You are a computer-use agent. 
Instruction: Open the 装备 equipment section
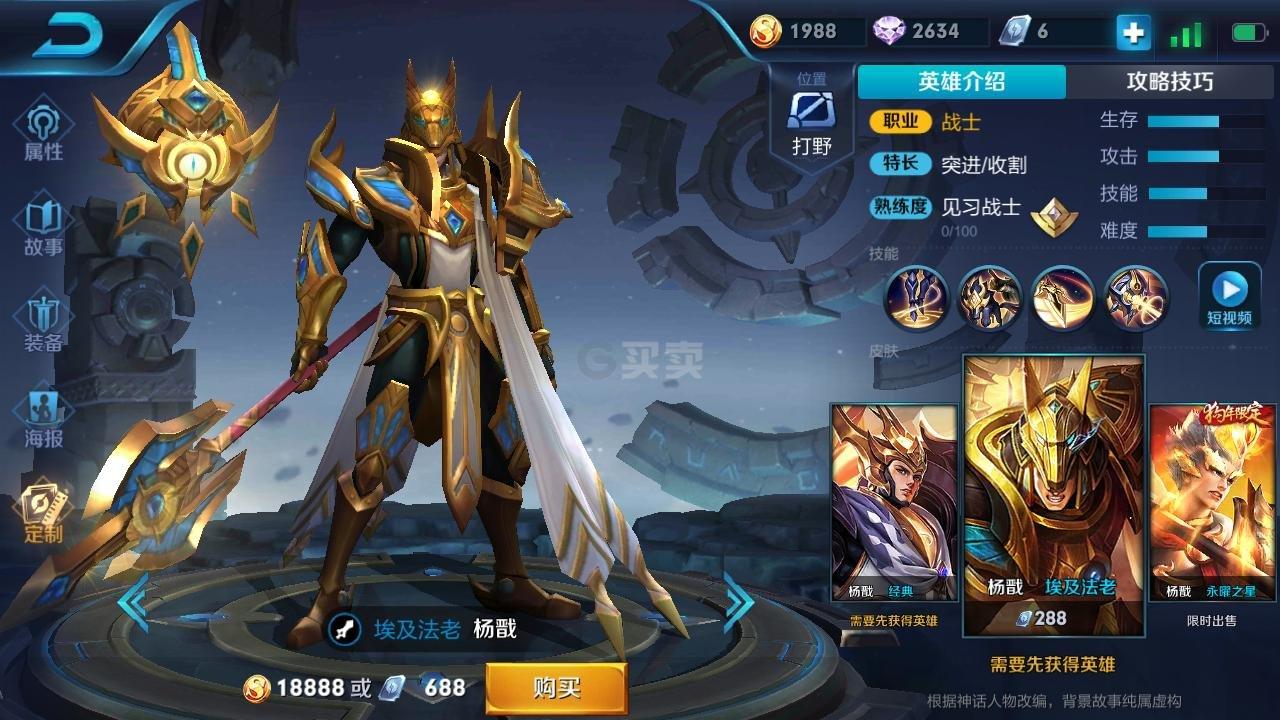click(43, 323)
